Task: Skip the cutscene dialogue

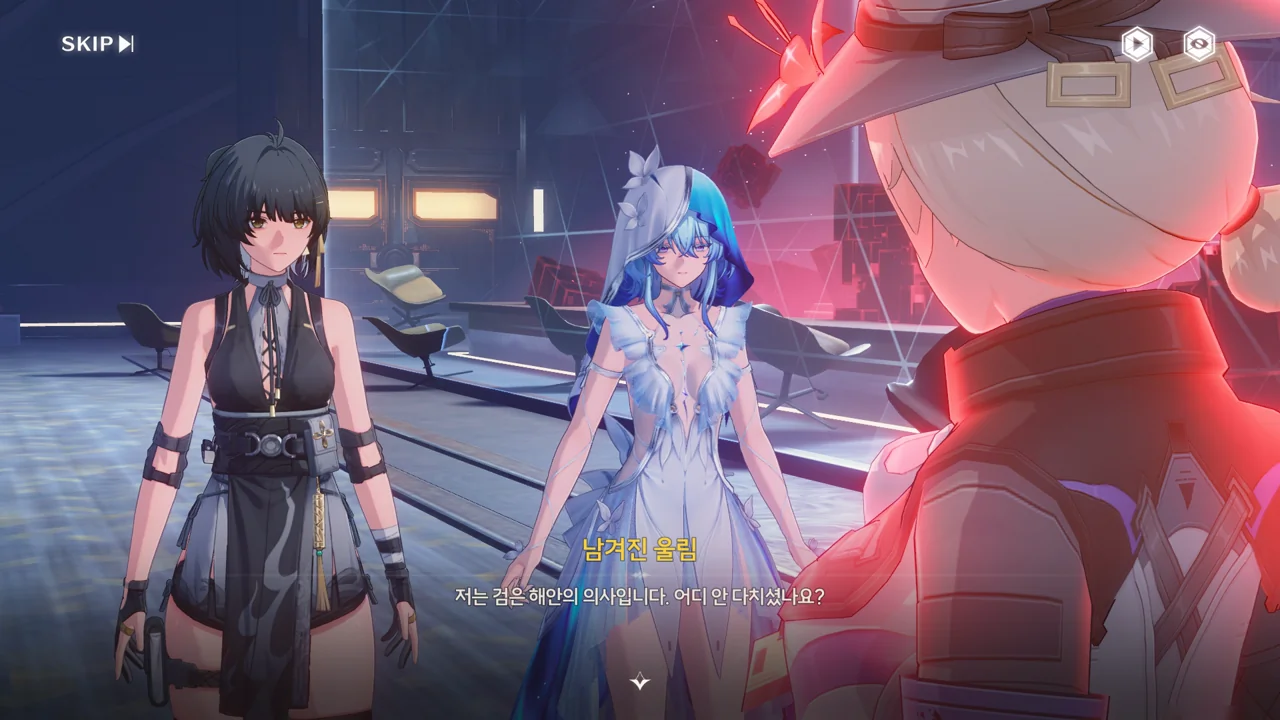Action: point(97,44)
